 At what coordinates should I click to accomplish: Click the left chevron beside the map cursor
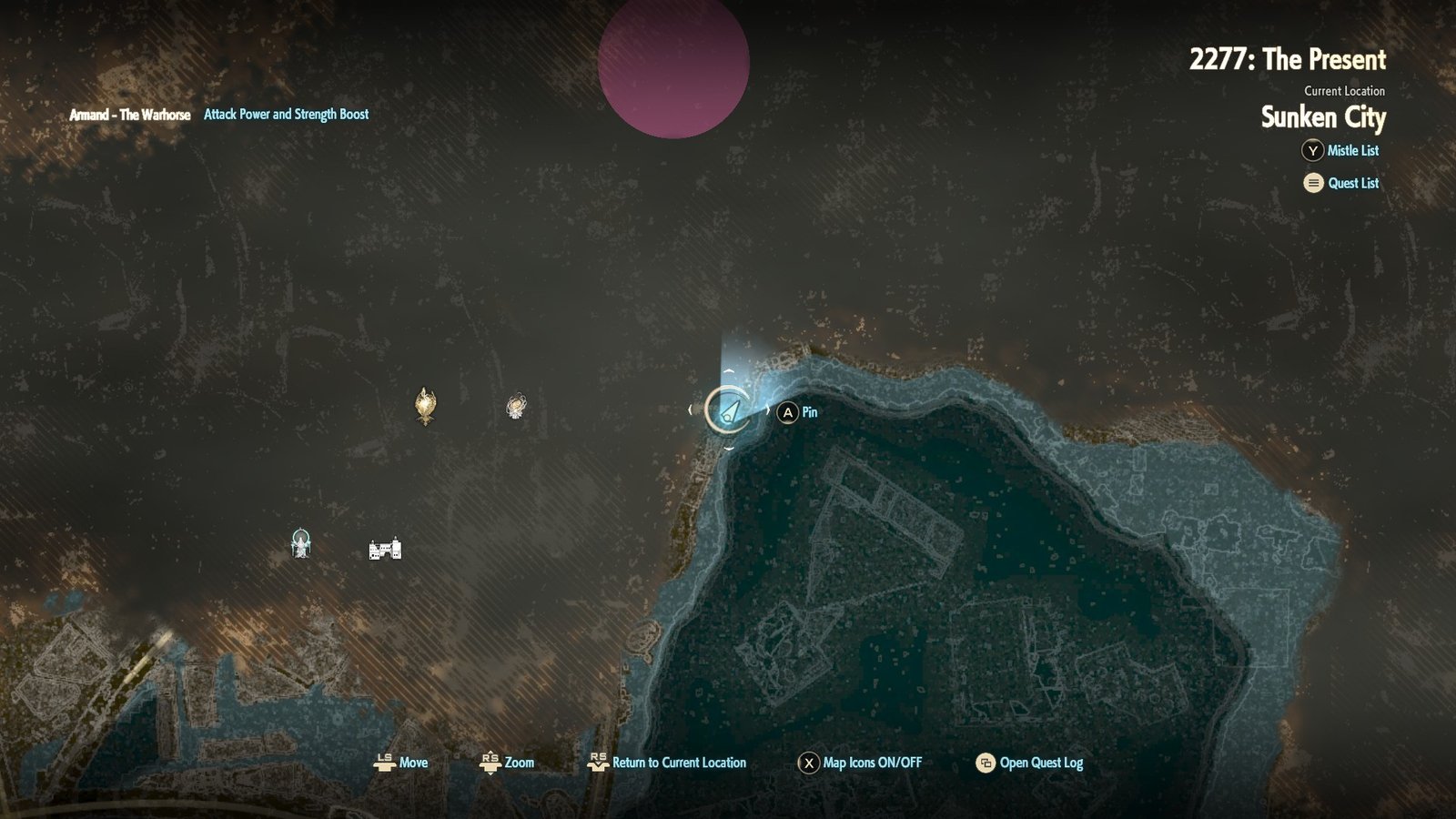689,411
